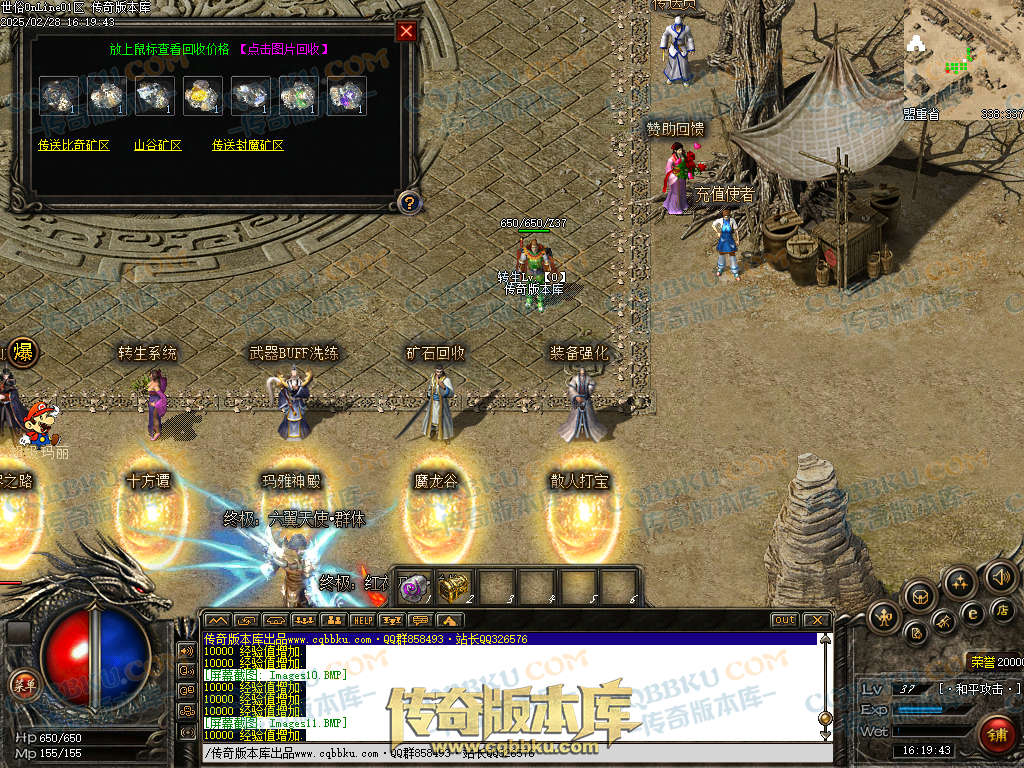Open the 店 shop round button

[1003, 610]
